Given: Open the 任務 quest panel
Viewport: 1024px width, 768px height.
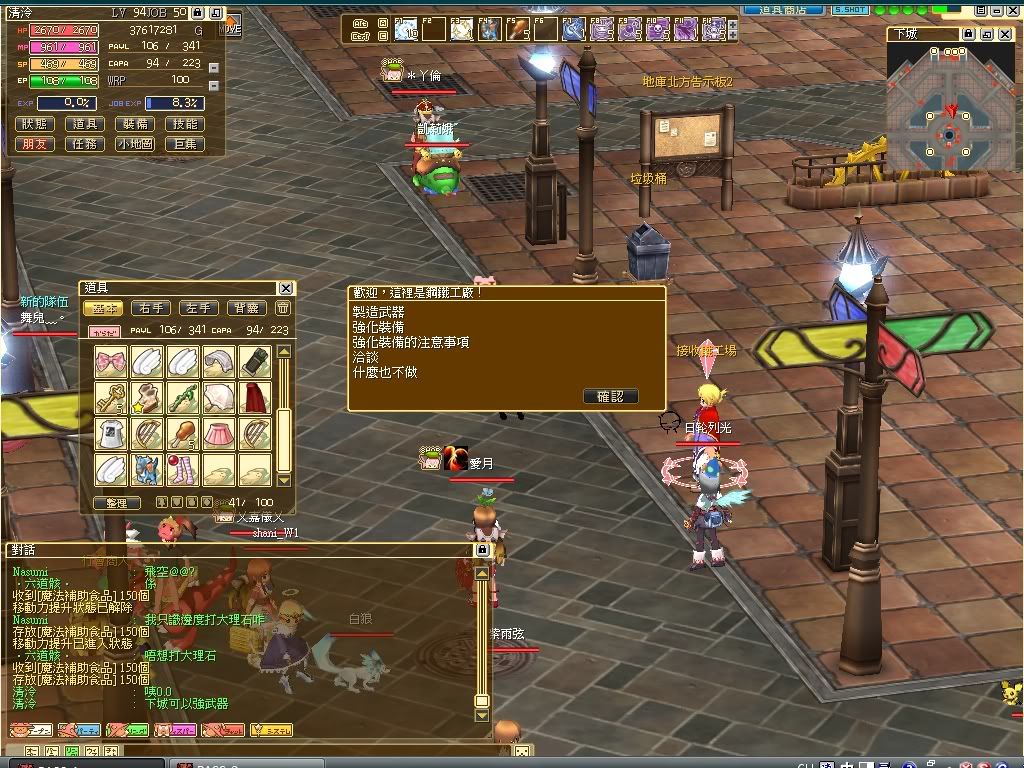Looking at the screenshot, I should click(x=84, y=144).
